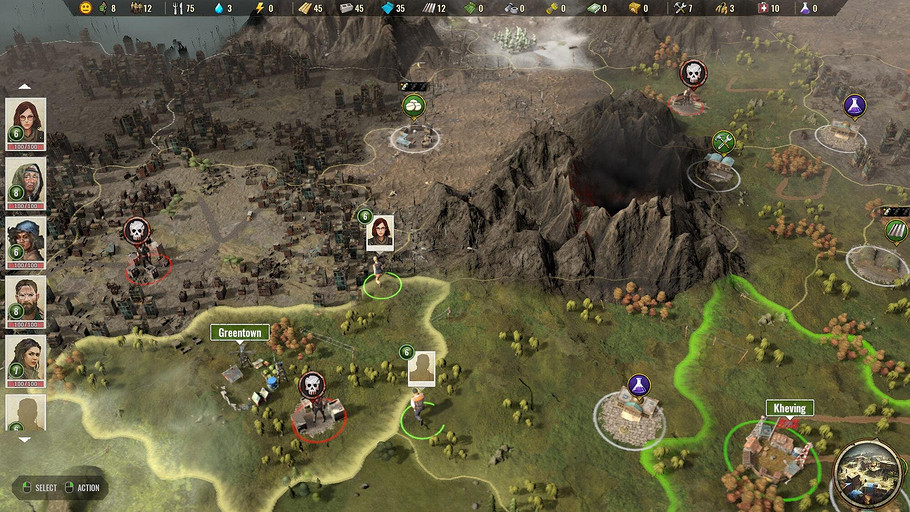910x512 pixels.
Task: Select the red-haired woman survivor portrait
Action: point(26,119)
